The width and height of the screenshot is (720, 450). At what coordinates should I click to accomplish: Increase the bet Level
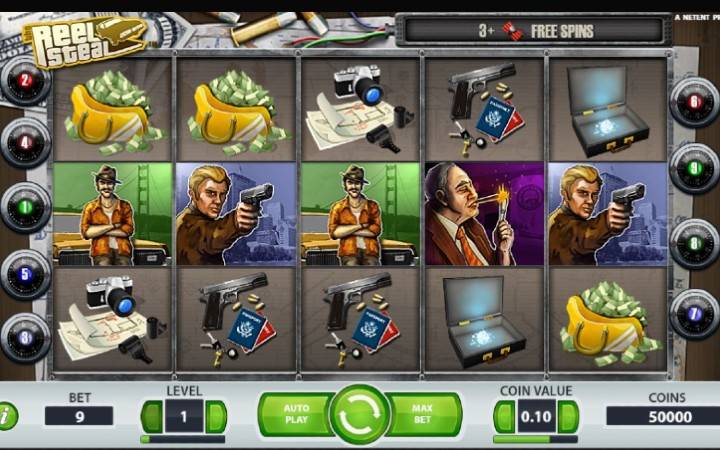click(215, 416)
